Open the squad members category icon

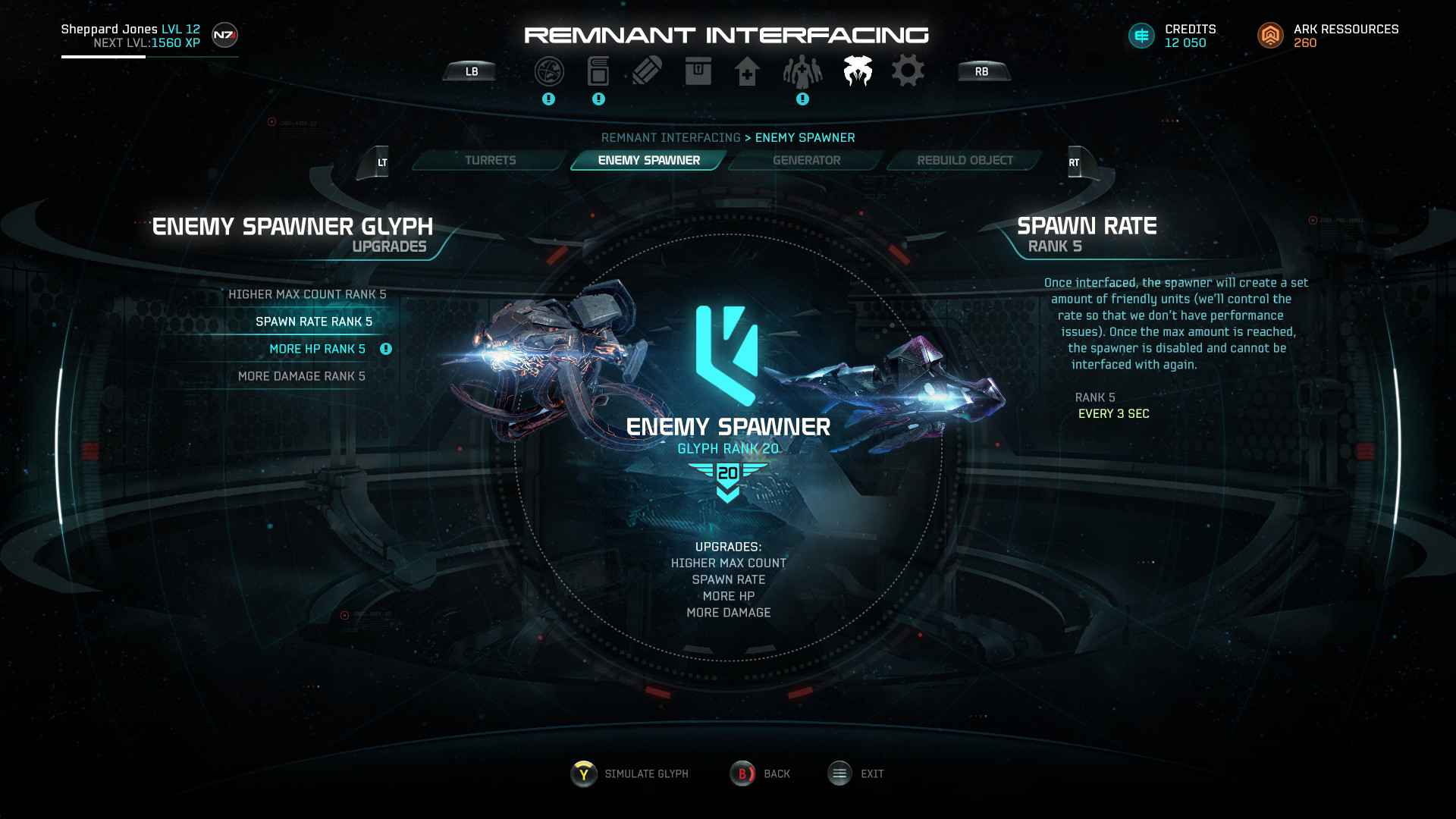802,72
